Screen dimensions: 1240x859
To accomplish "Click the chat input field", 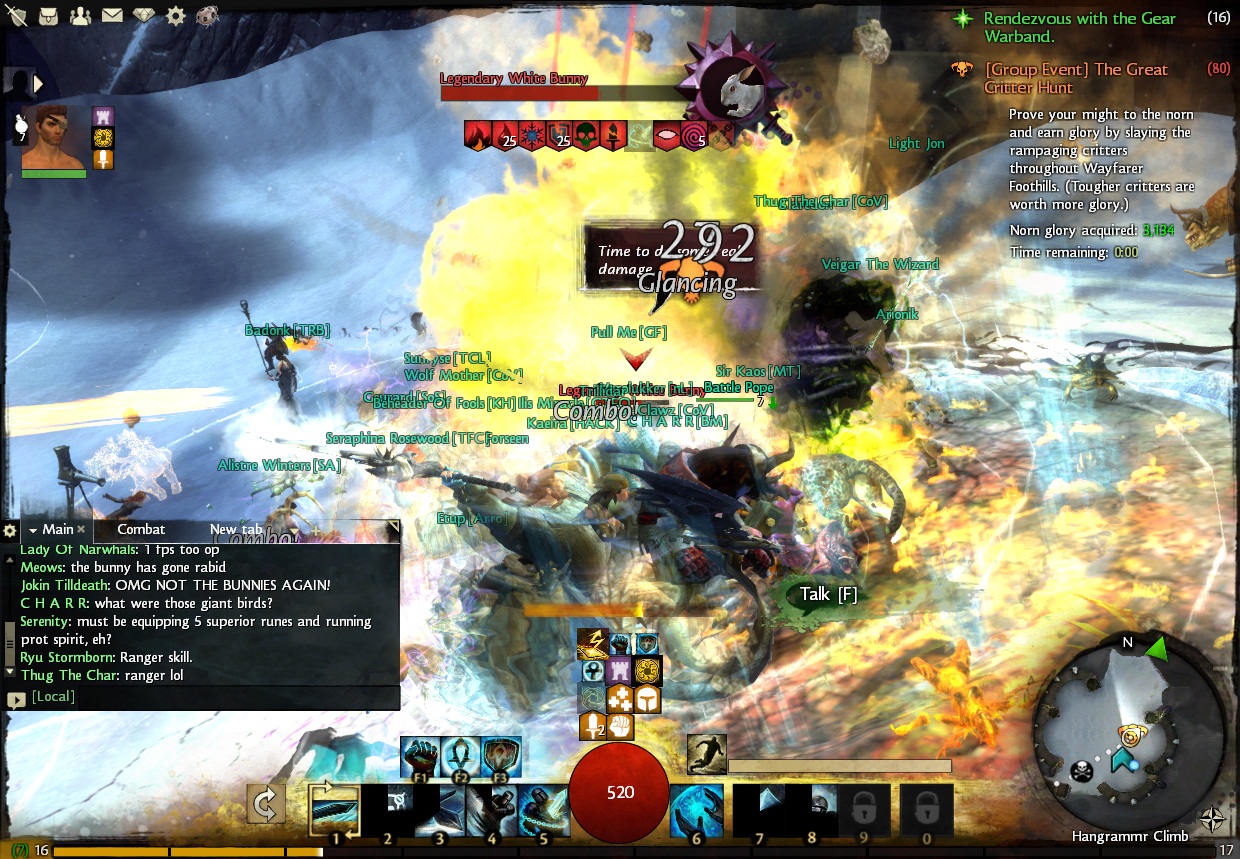I will tap(210, 696).
